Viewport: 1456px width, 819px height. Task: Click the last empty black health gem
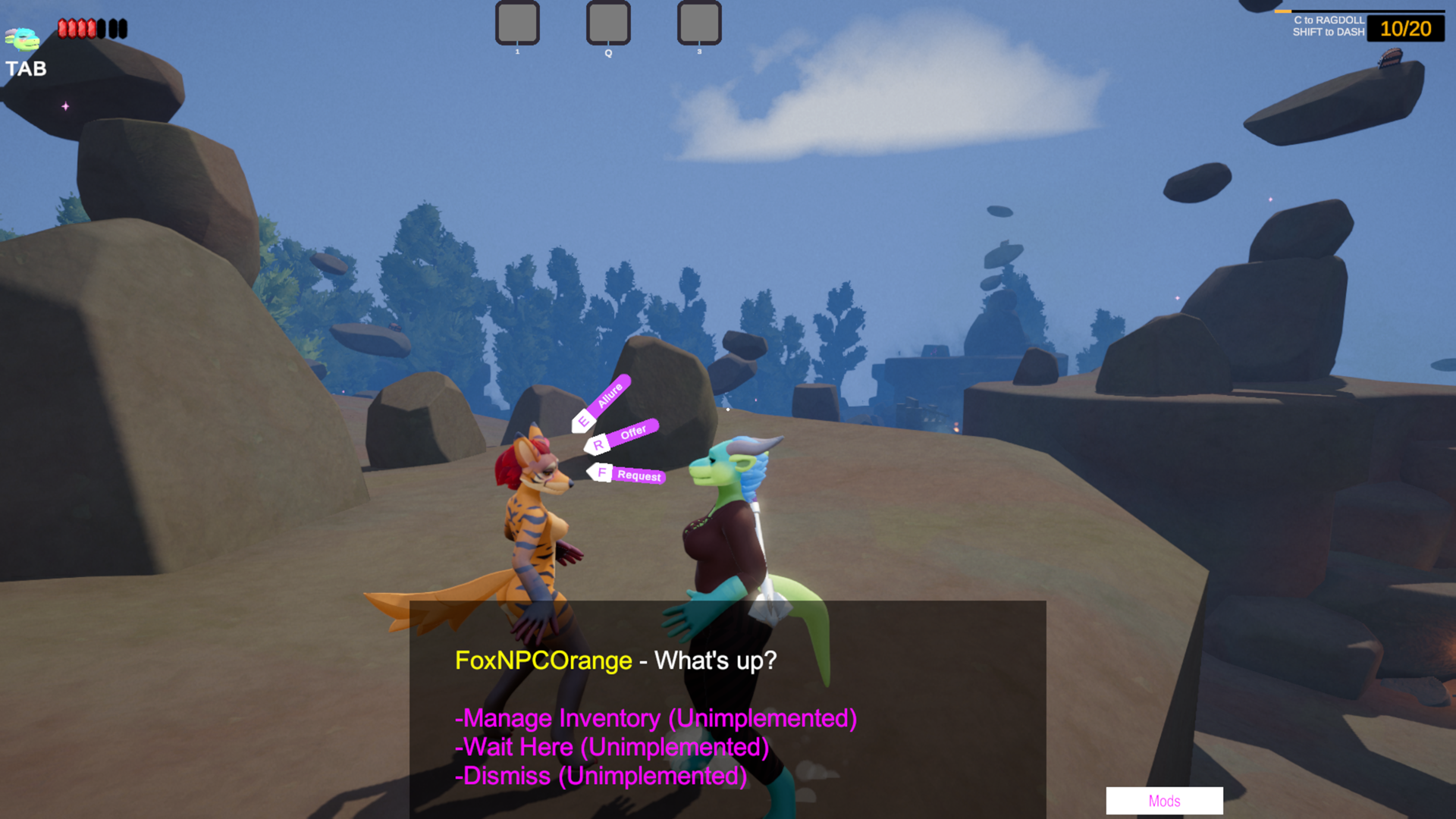point(121,30)
